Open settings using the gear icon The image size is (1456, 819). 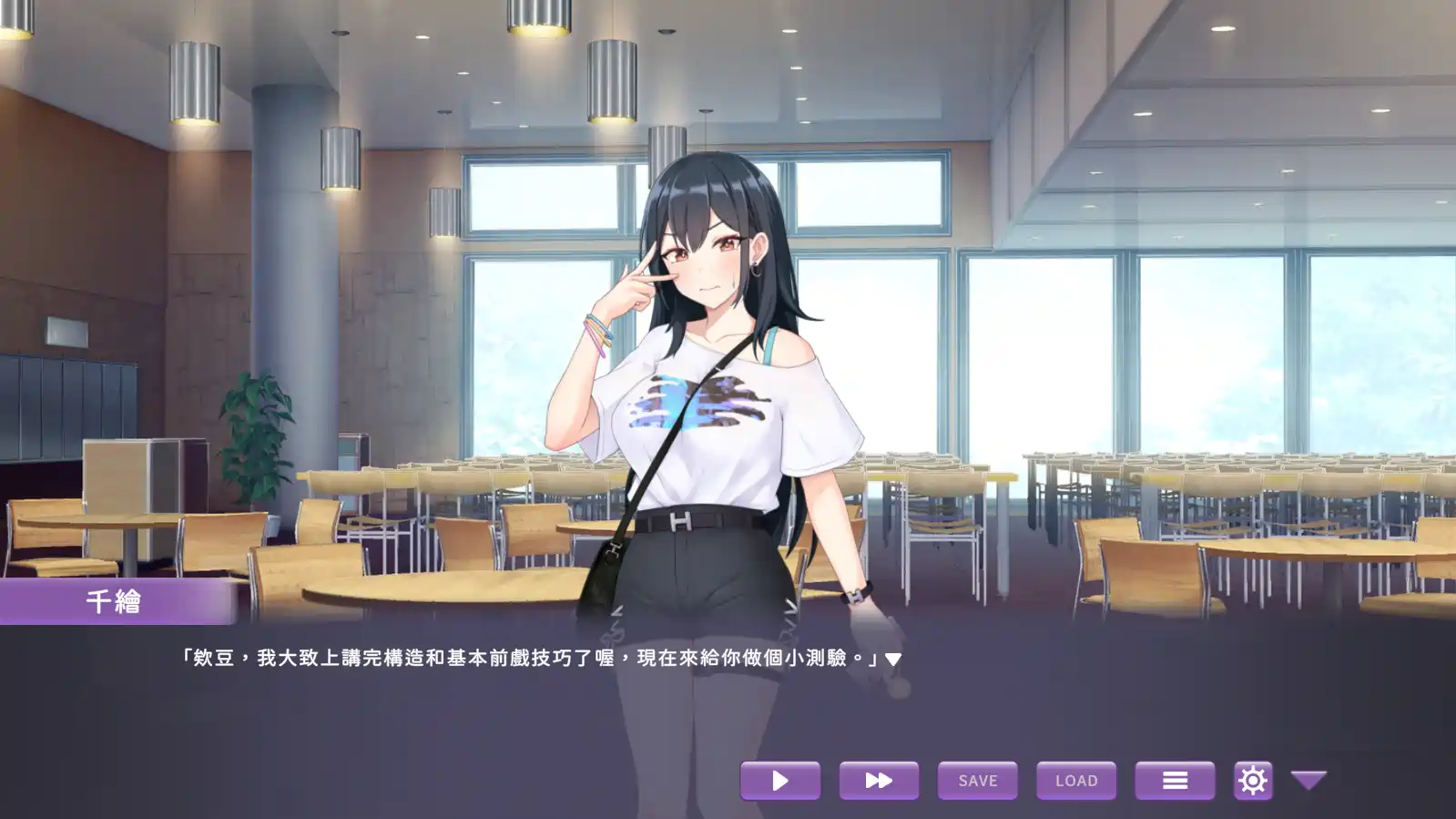[x=1254, y=780]
